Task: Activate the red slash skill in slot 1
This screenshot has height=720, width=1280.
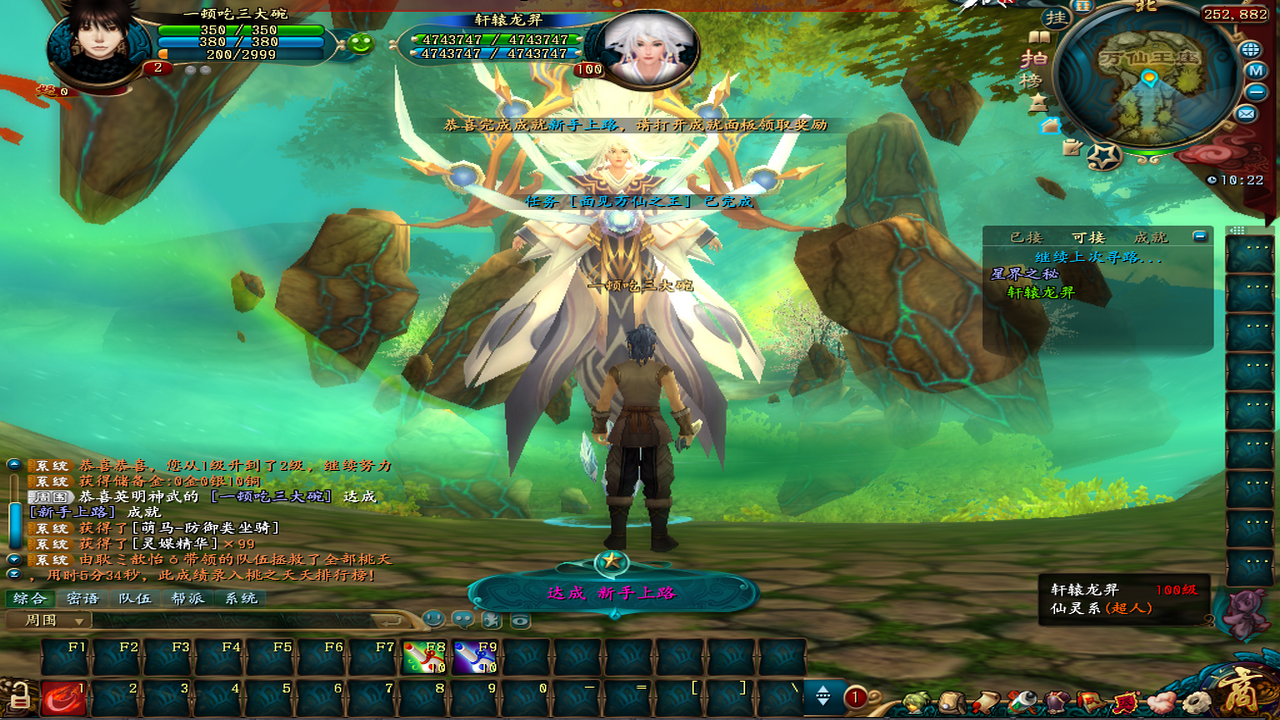Action: coord(63,698)
